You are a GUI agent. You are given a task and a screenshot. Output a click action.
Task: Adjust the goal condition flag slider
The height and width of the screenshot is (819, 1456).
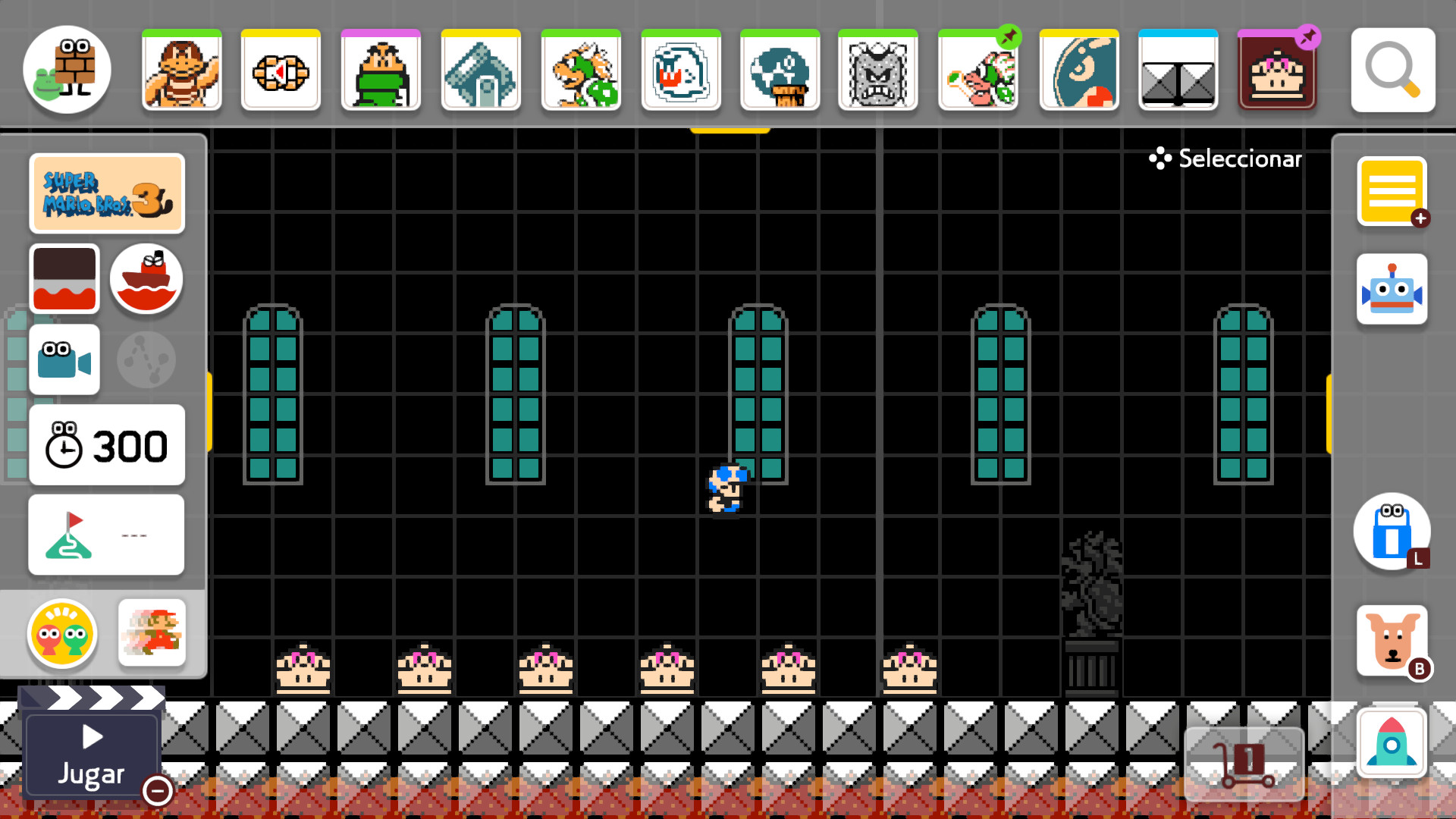(106, 534)
